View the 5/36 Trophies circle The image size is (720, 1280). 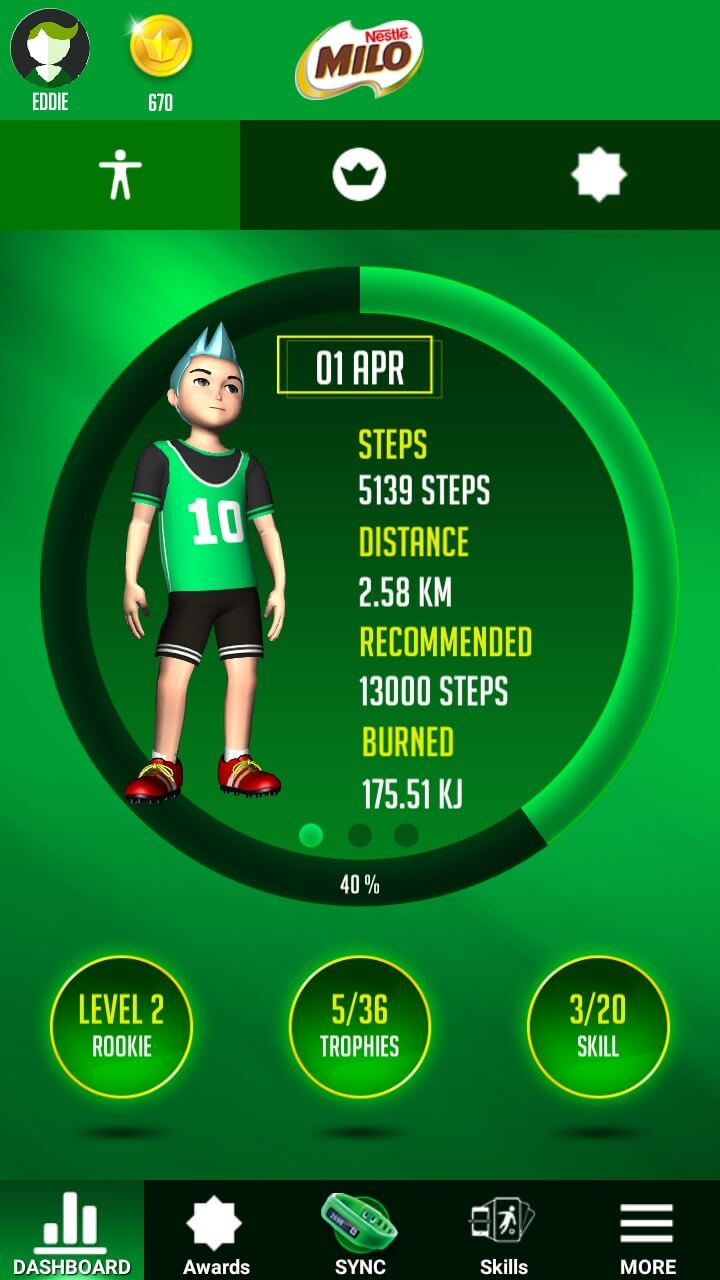360,1026
